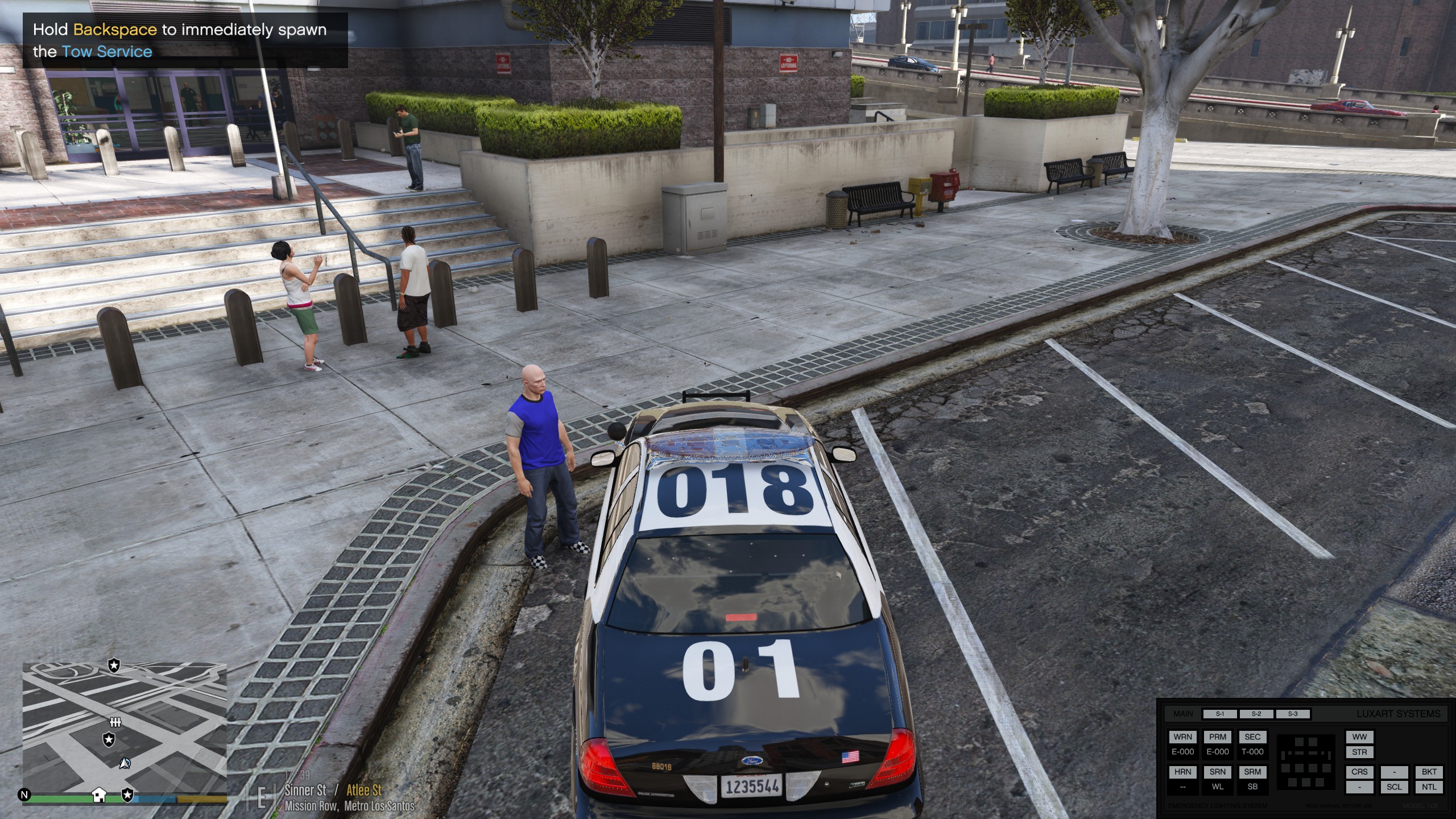Toggle the SCL scene lights button
1456x819 pixels.
tap(1394, 787)
